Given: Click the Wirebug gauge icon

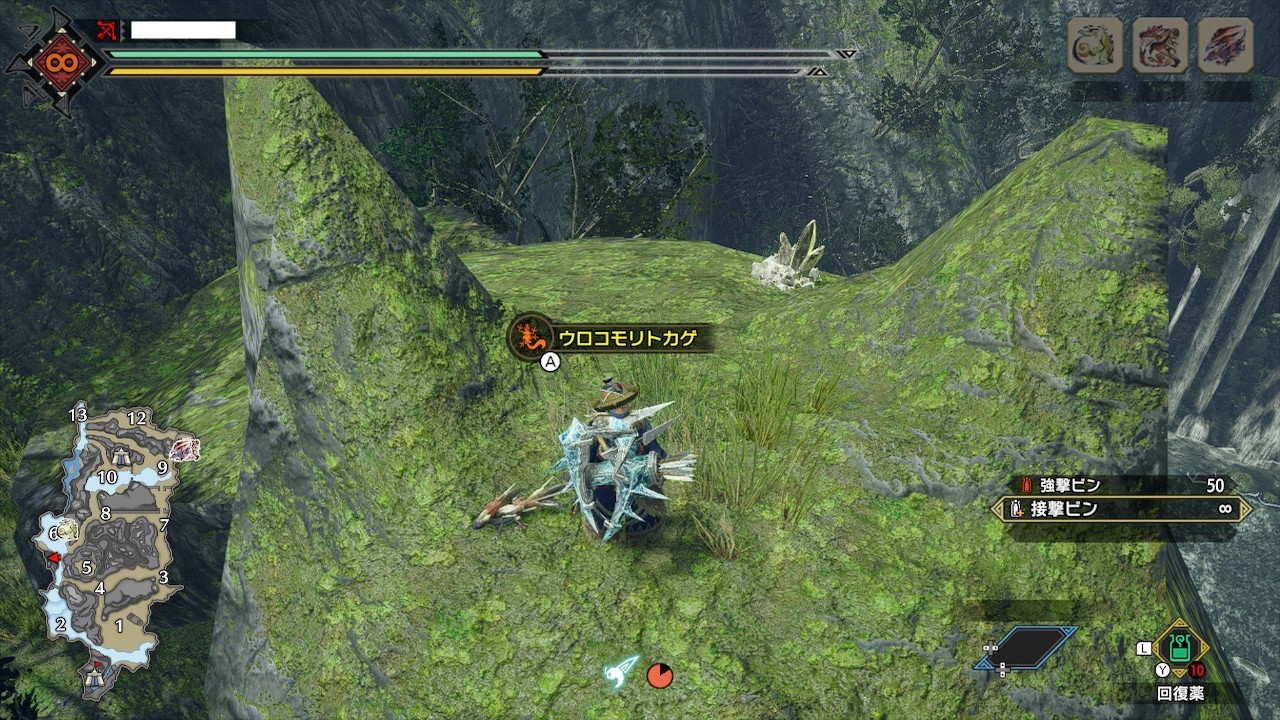Looking at the screenshot, I should (x=621, y=672).
